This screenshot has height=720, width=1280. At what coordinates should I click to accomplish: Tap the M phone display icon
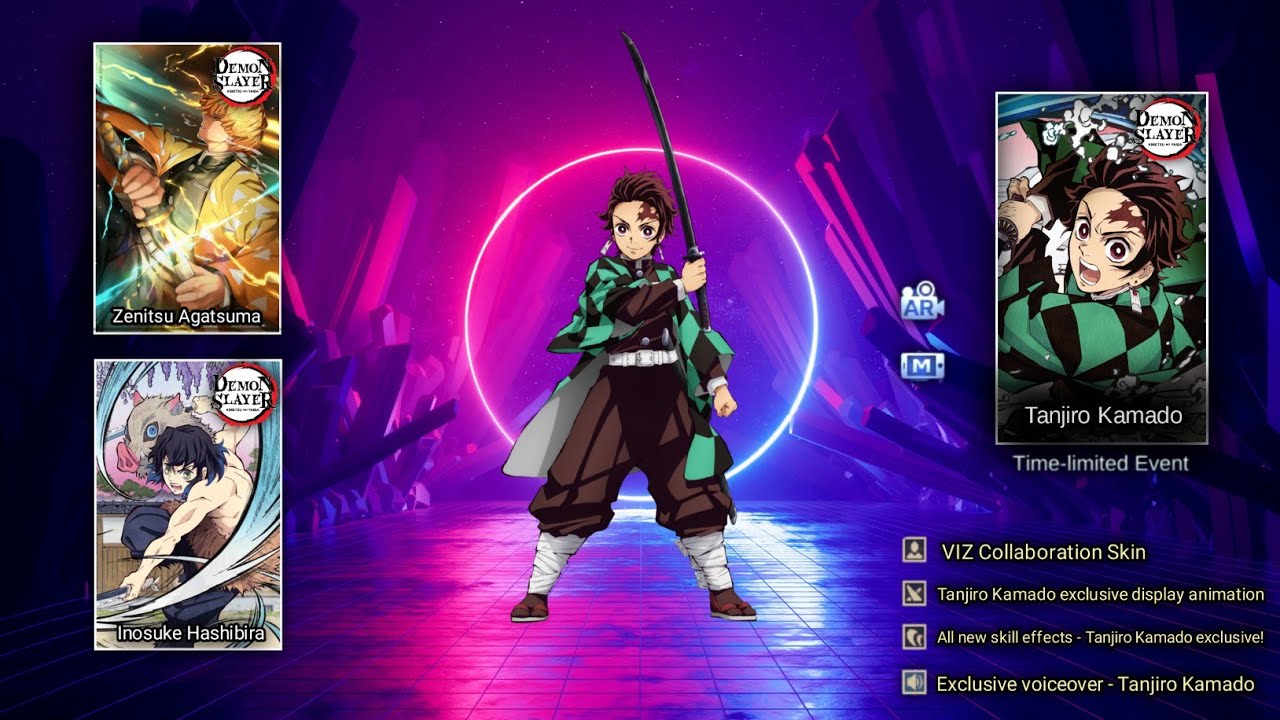tap(922, 367)
